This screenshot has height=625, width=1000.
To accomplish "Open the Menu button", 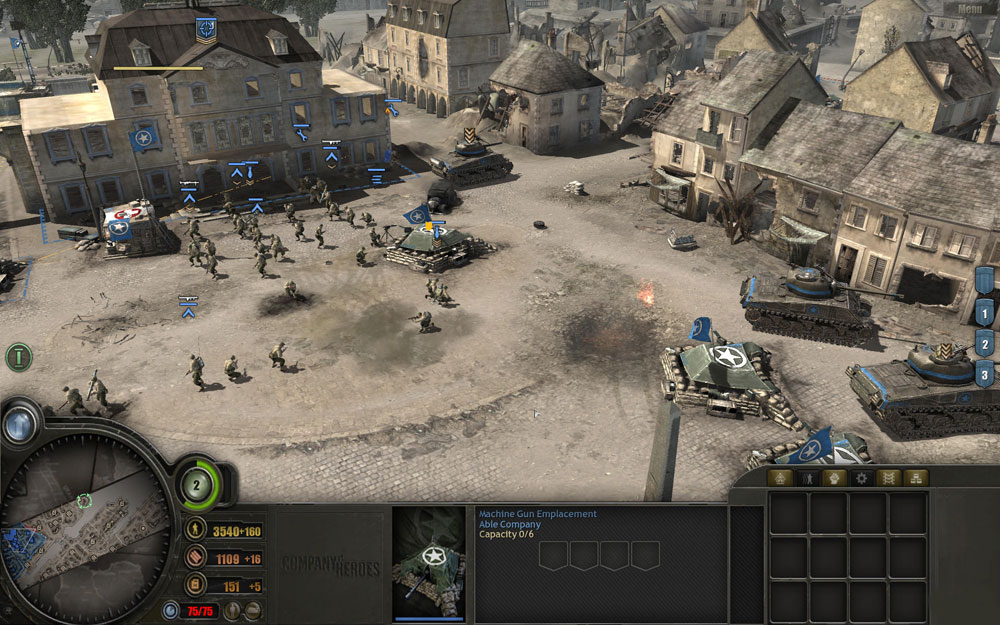I will 970,9.
